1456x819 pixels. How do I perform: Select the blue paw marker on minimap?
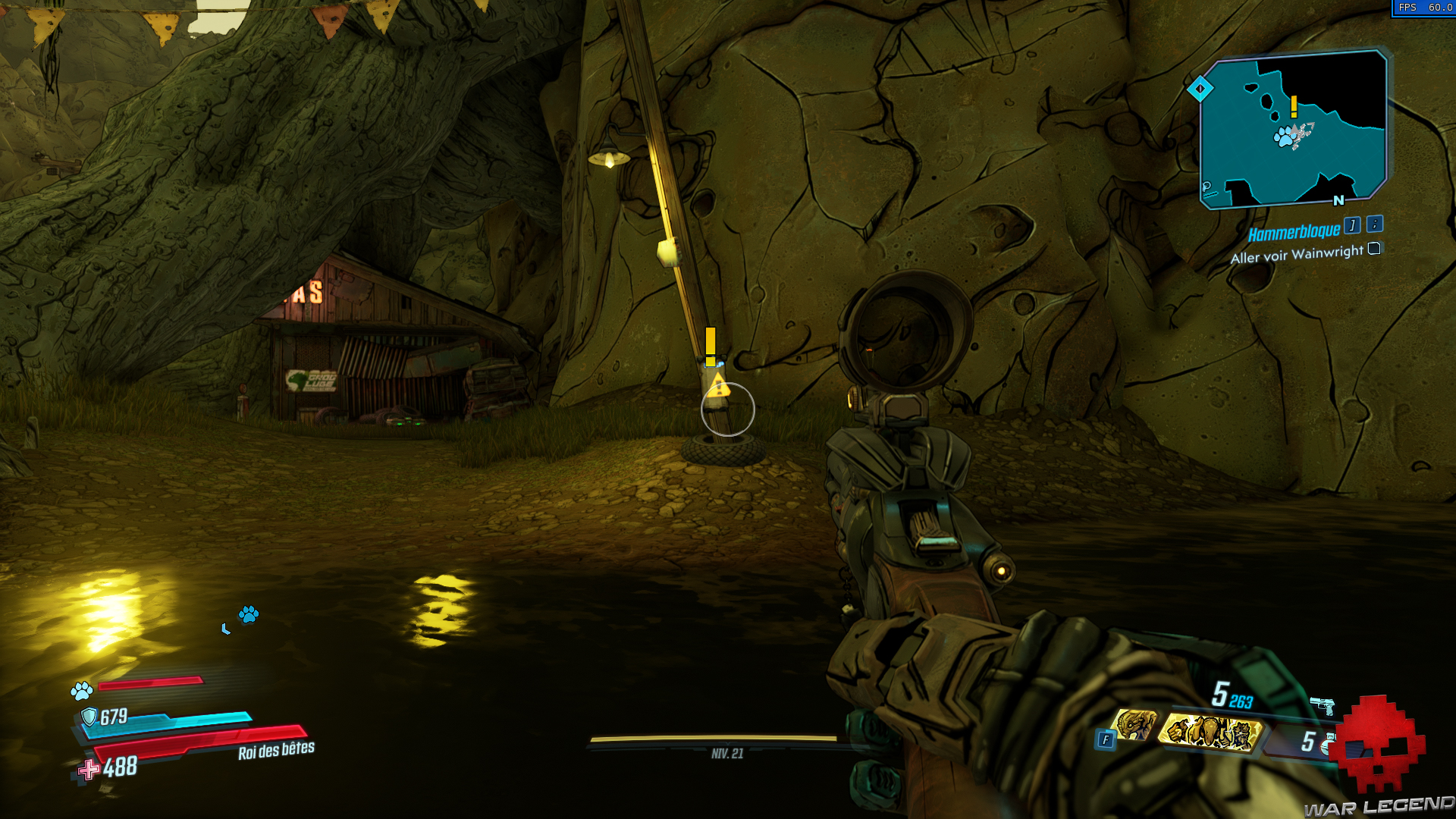pos(1284,137)
